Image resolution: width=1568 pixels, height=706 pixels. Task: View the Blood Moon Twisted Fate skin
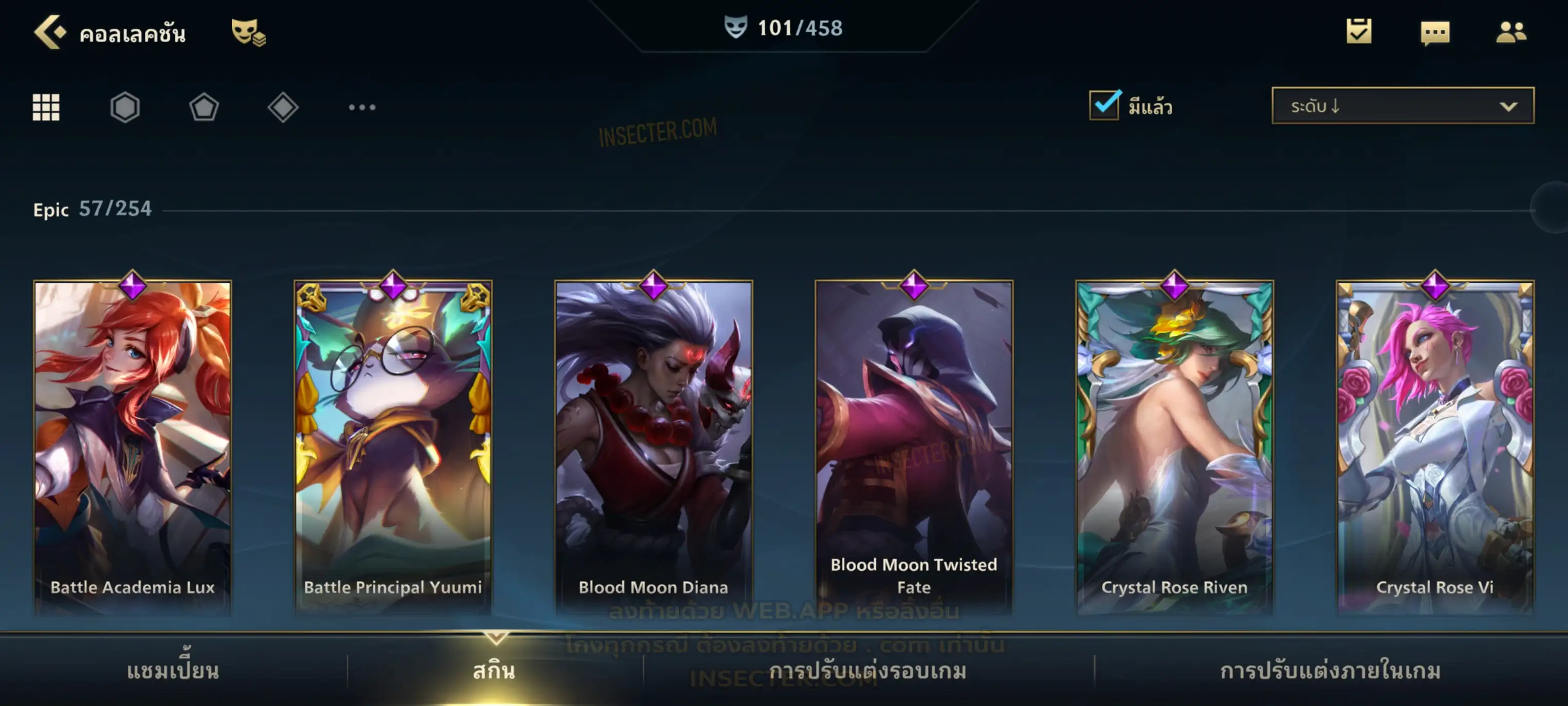pyautogui.click(x=914, y=445)
